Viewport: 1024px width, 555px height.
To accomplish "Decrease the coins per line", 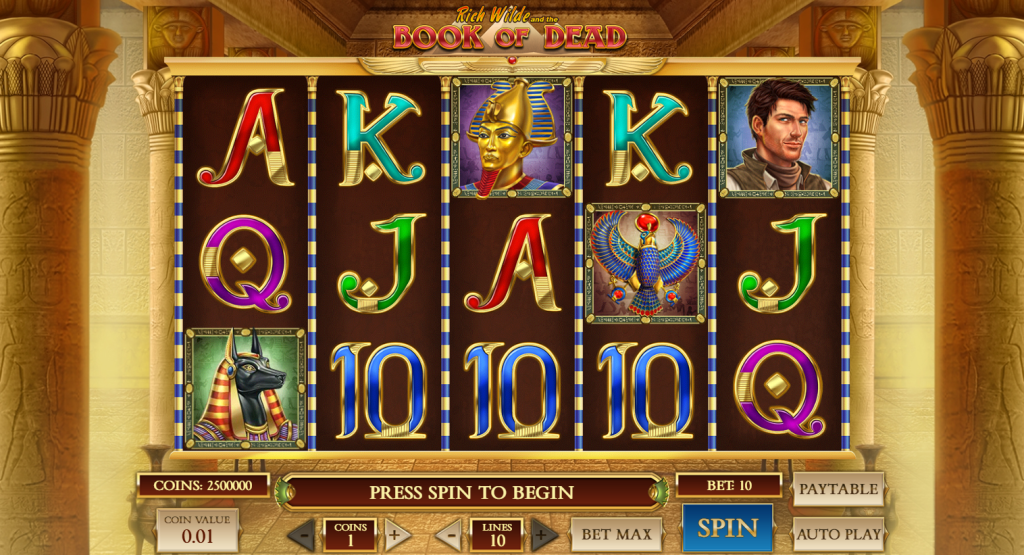I will pyautogui.click(x=302, y=534).
